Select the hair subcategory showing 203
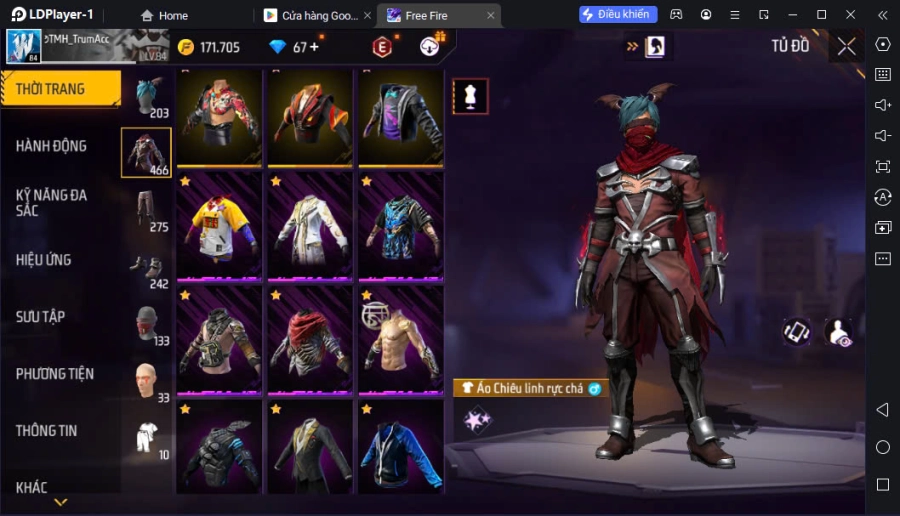This screenshot has width=900, height=516. tap(146, 97)
